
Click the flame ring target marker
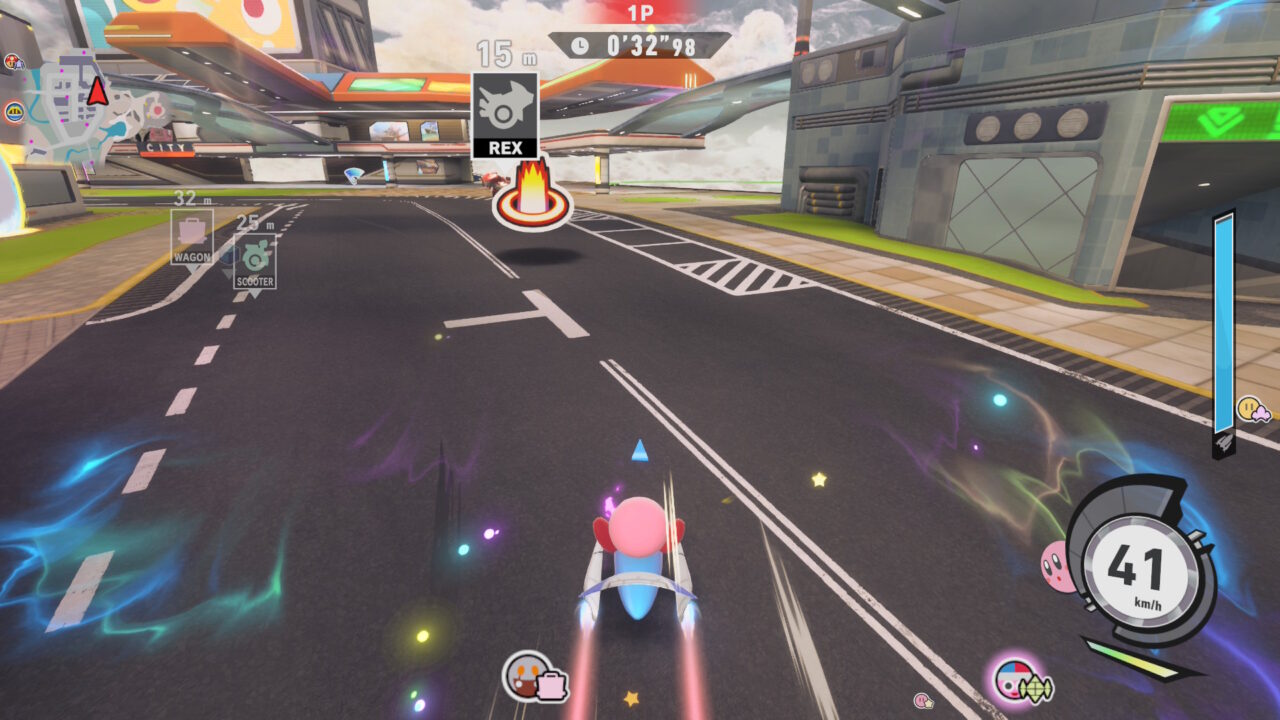[x=532, y=197]
